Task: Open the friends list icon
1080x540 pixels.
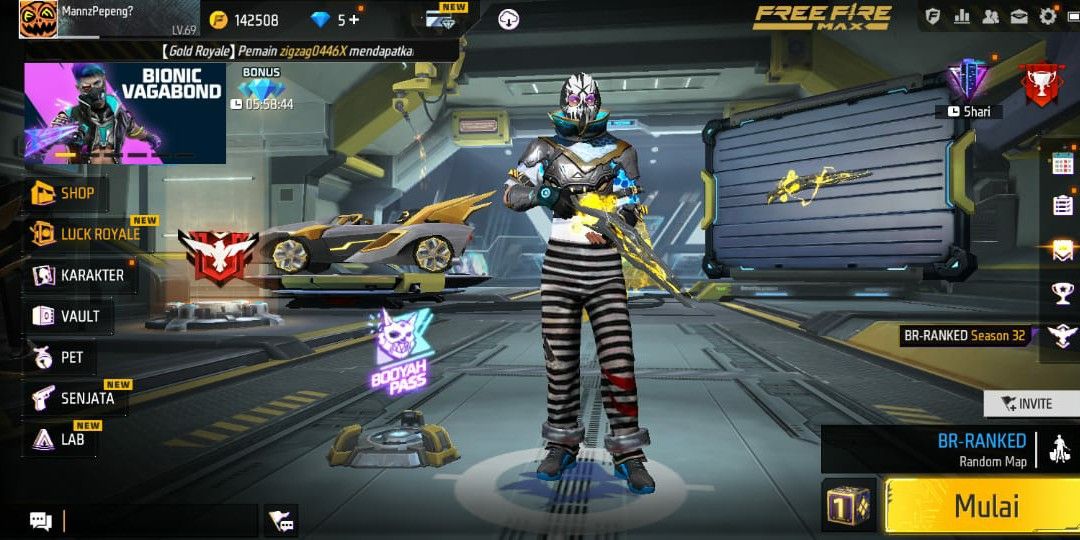Action: click(991, 16)
